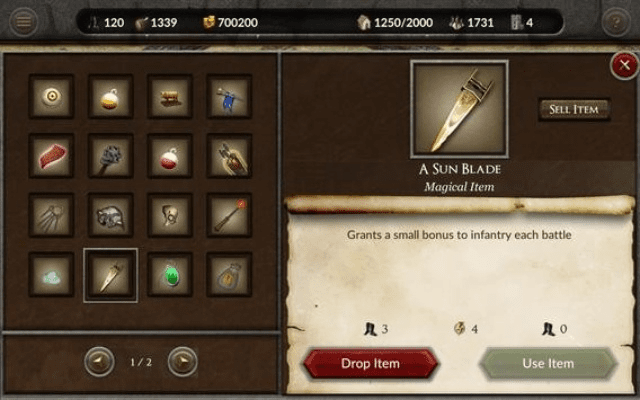
Task: Select the red and white potion slot
Action: click(x=170, y=155)
